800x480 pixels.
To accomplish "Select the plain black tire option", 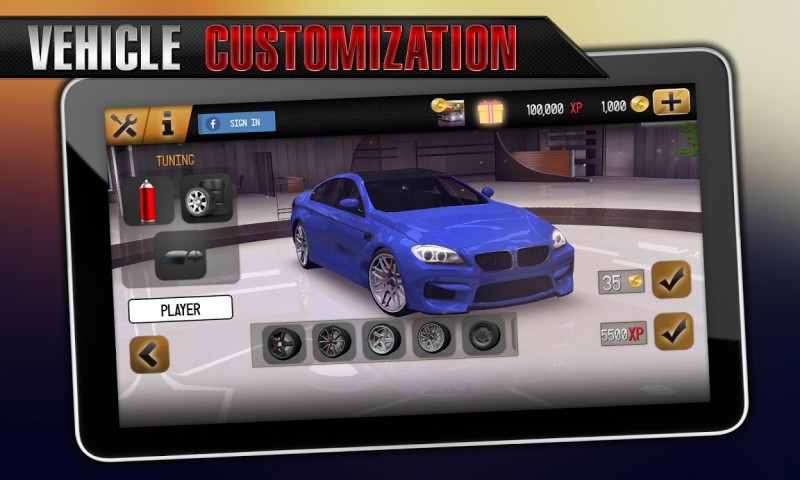I will tap(484, 336).
